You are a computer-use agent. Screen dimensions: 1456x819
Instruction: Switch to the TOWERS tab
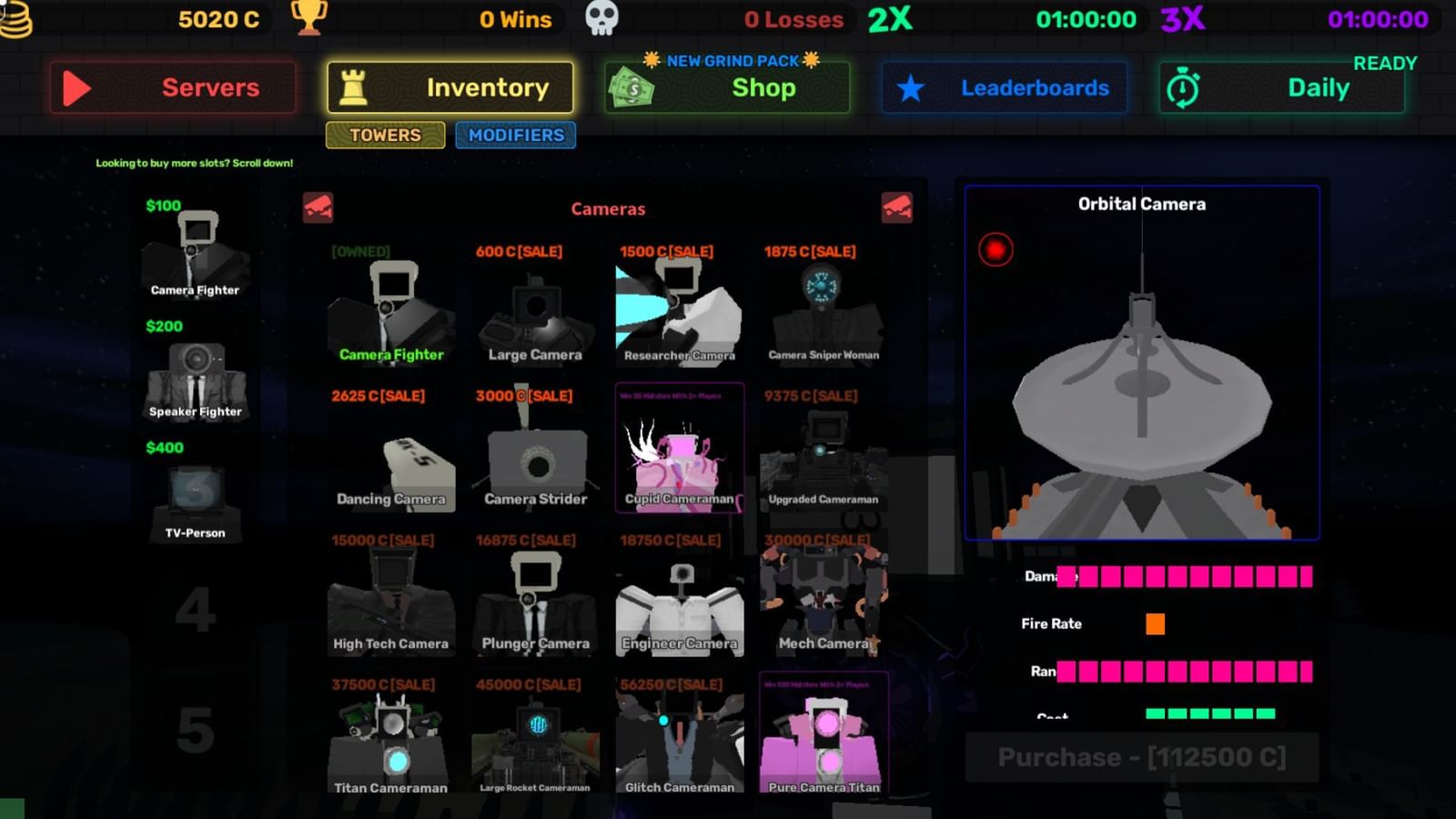384,135
